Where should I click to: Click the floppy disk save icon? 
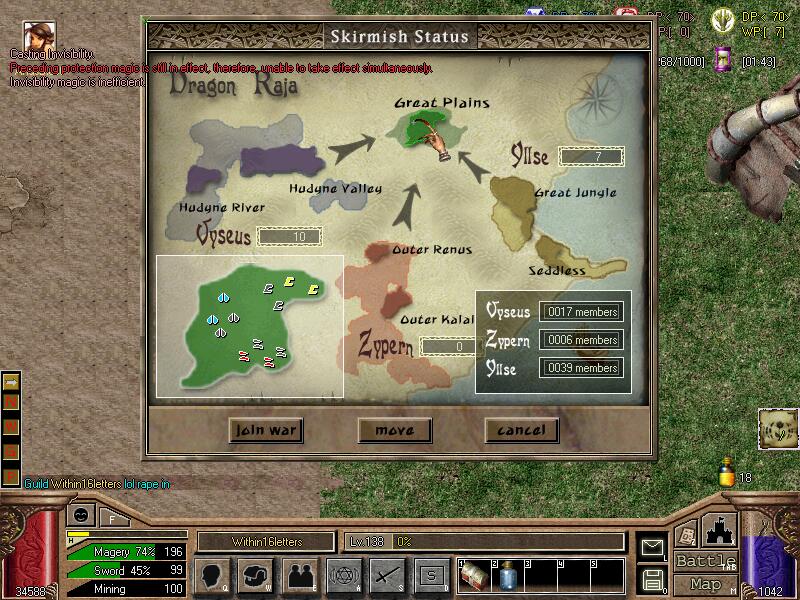point(653,579)
